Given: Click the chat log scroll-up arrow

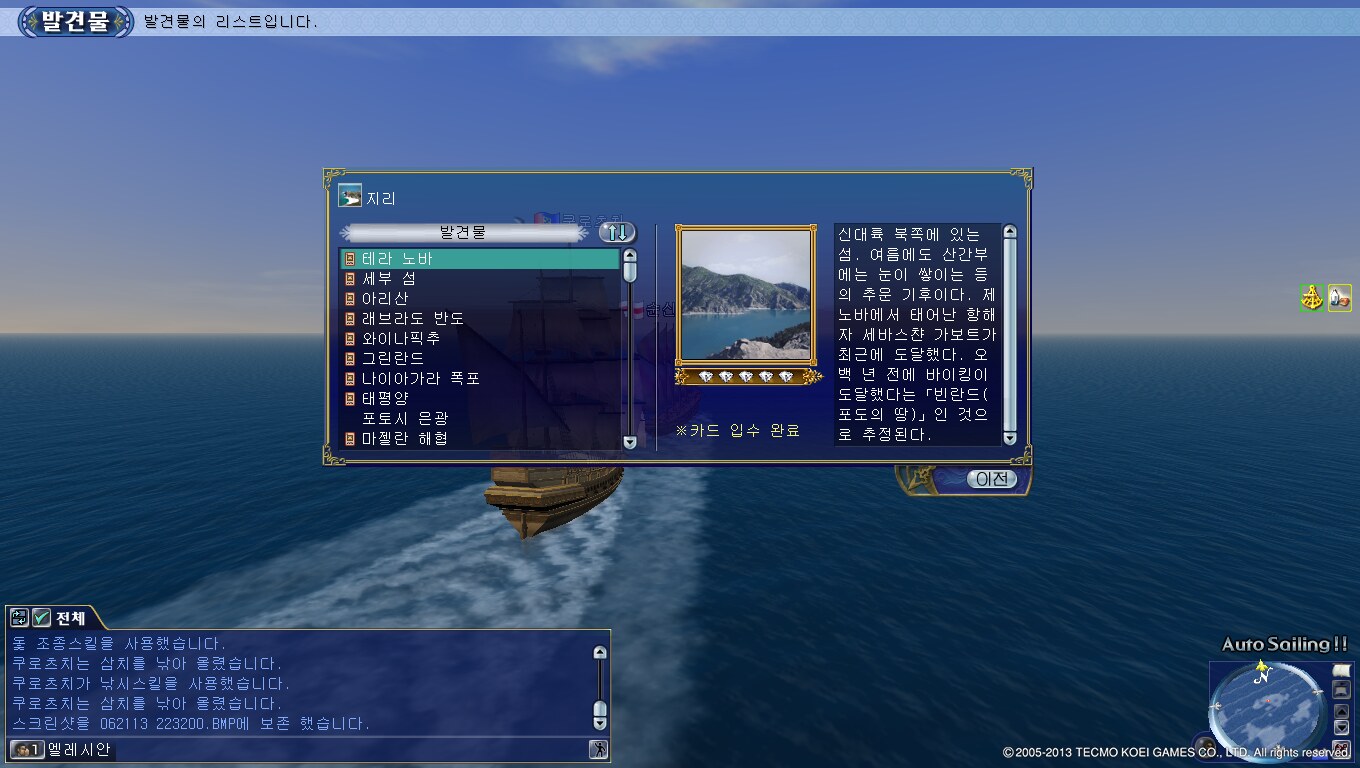Looking at the screenshot, I should click(x=600, y=653).
